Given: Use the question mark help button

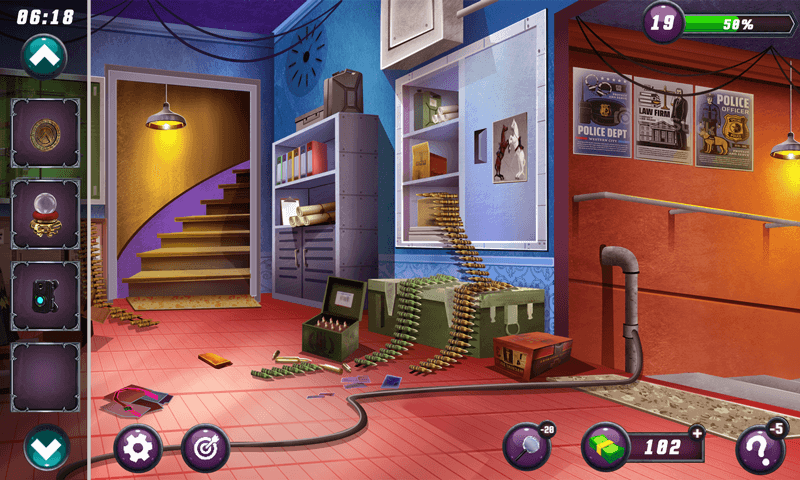Looking at the screenshot, I should pyautogui.click(x=759, y=449).
